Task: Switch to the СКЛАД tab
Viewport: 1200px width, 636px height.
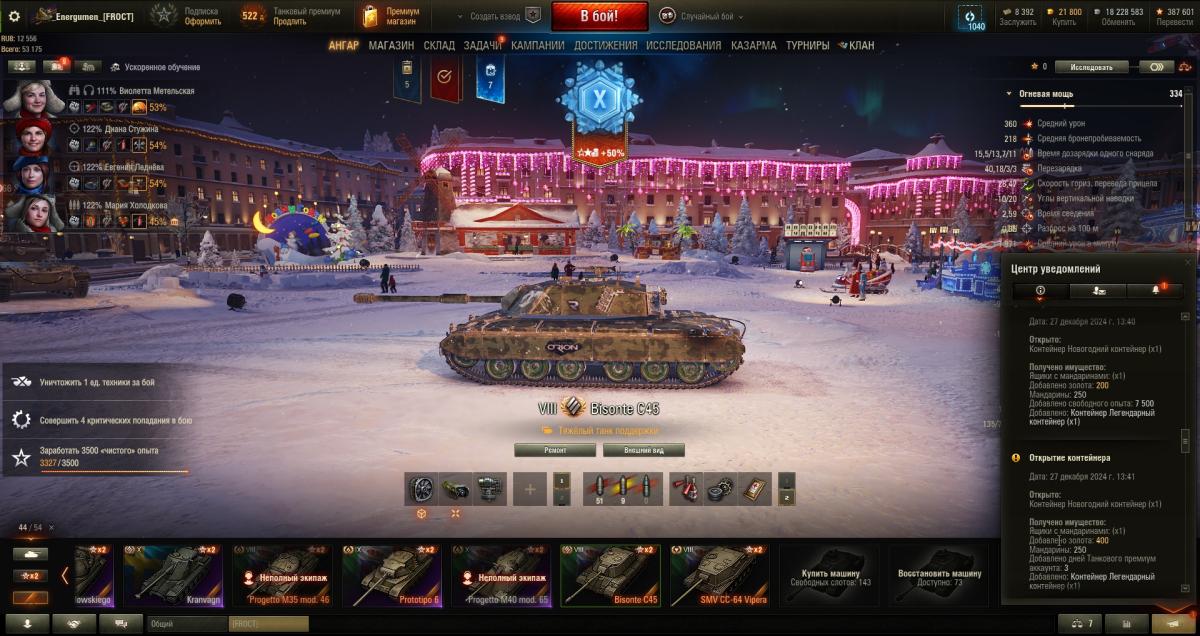Action: point(439,45)
